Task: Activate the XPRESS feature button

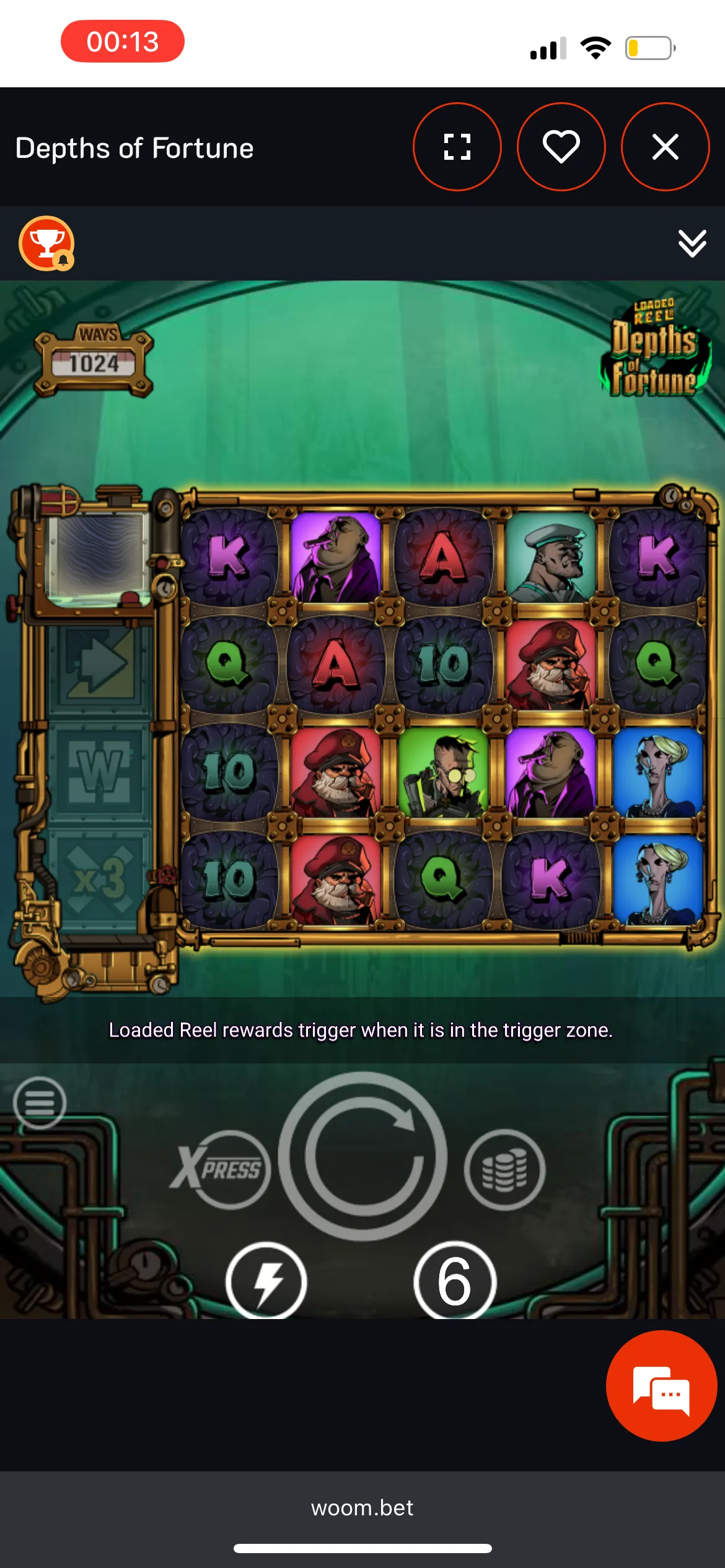Action: click(x=222, y=1169)
